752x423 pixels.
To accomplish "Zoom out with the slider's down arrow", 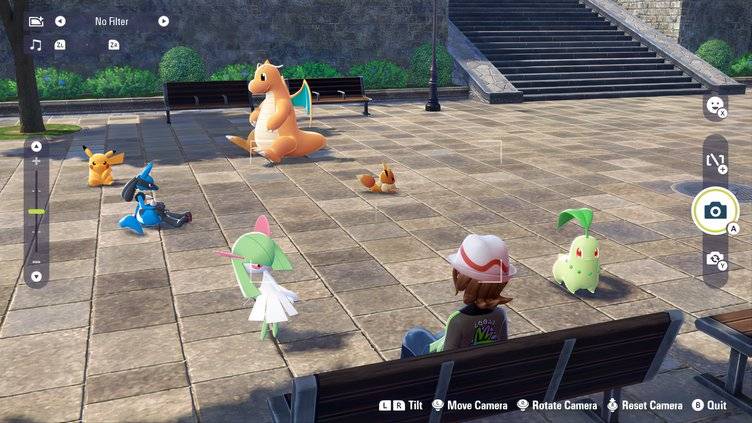I will click(36, 276).
